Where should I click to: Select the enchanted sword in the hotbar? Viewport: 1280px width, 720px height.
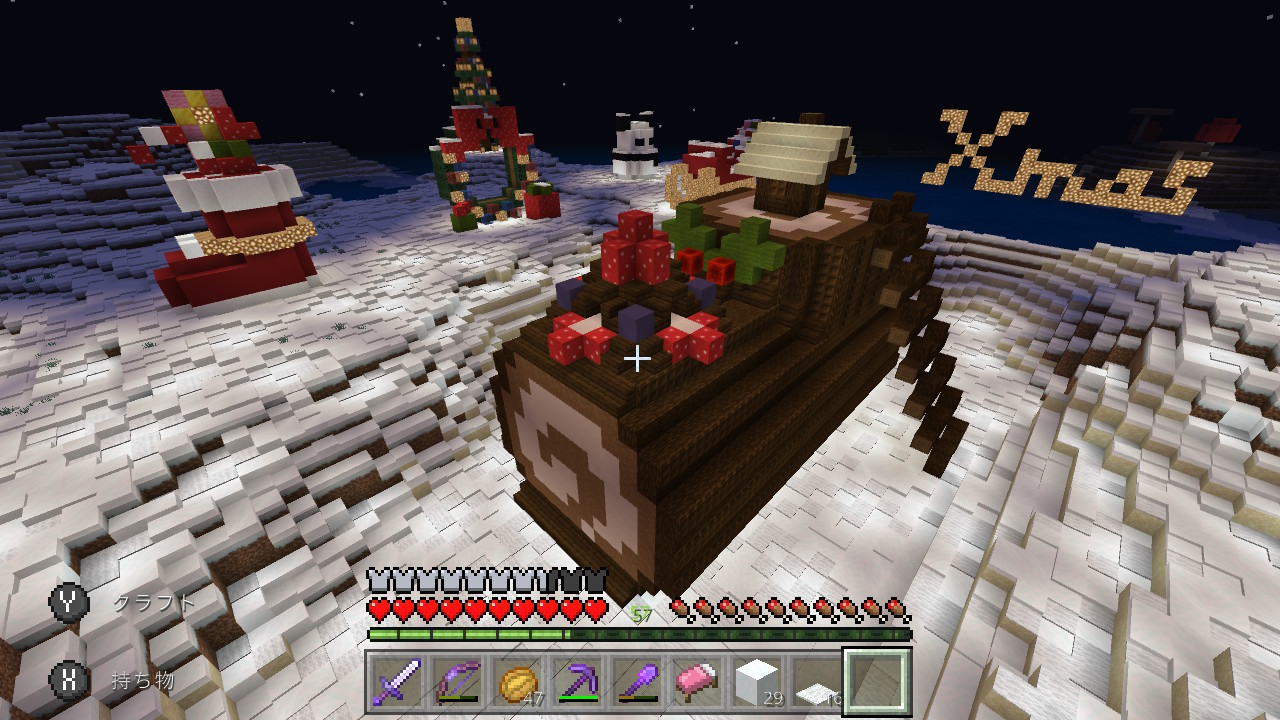pos(397,680)
